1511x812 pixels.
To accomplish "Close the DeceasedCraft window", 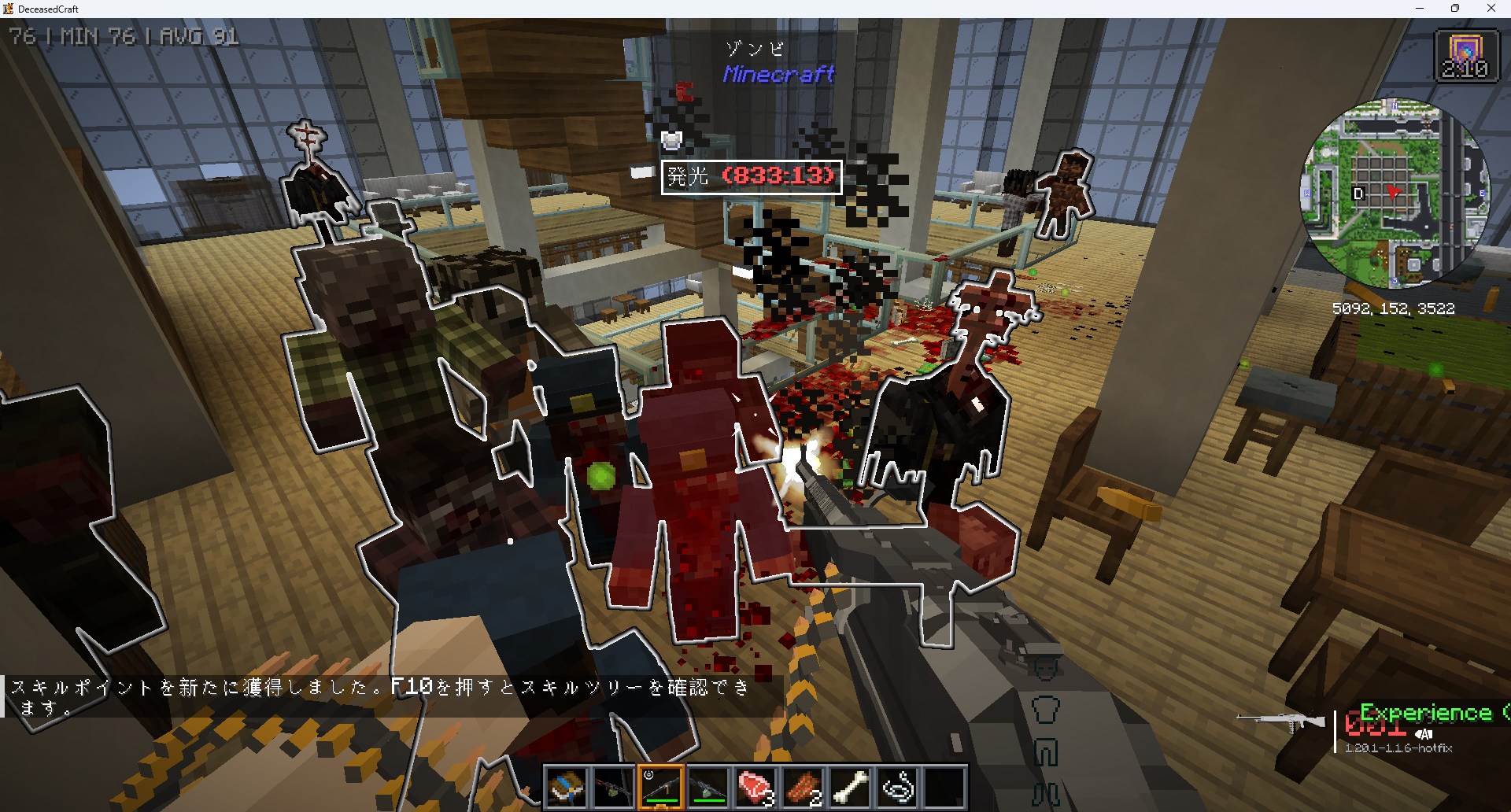I will click(1491, 9).
